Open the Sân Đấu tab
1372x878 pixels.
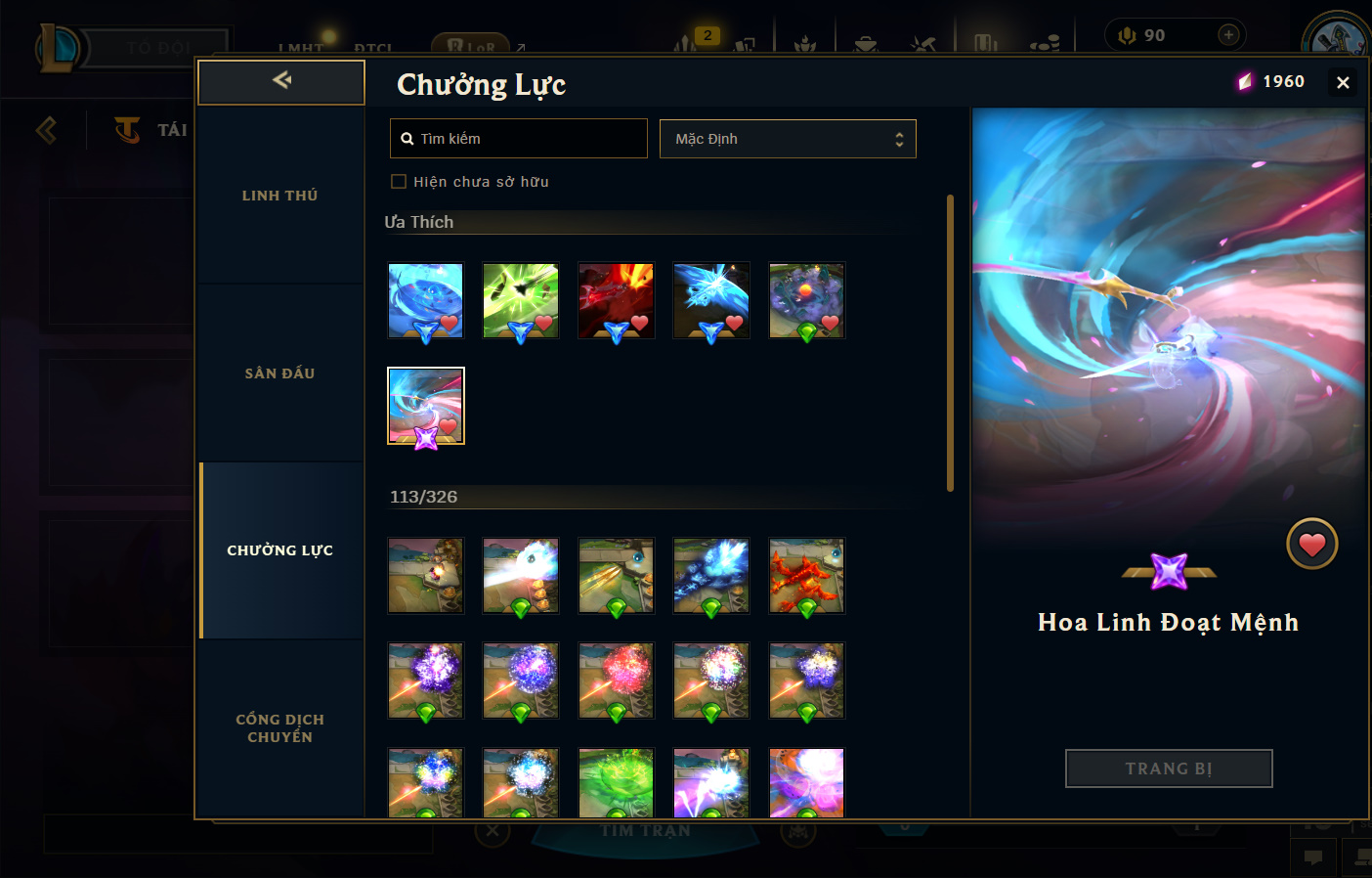pos(280,373)
